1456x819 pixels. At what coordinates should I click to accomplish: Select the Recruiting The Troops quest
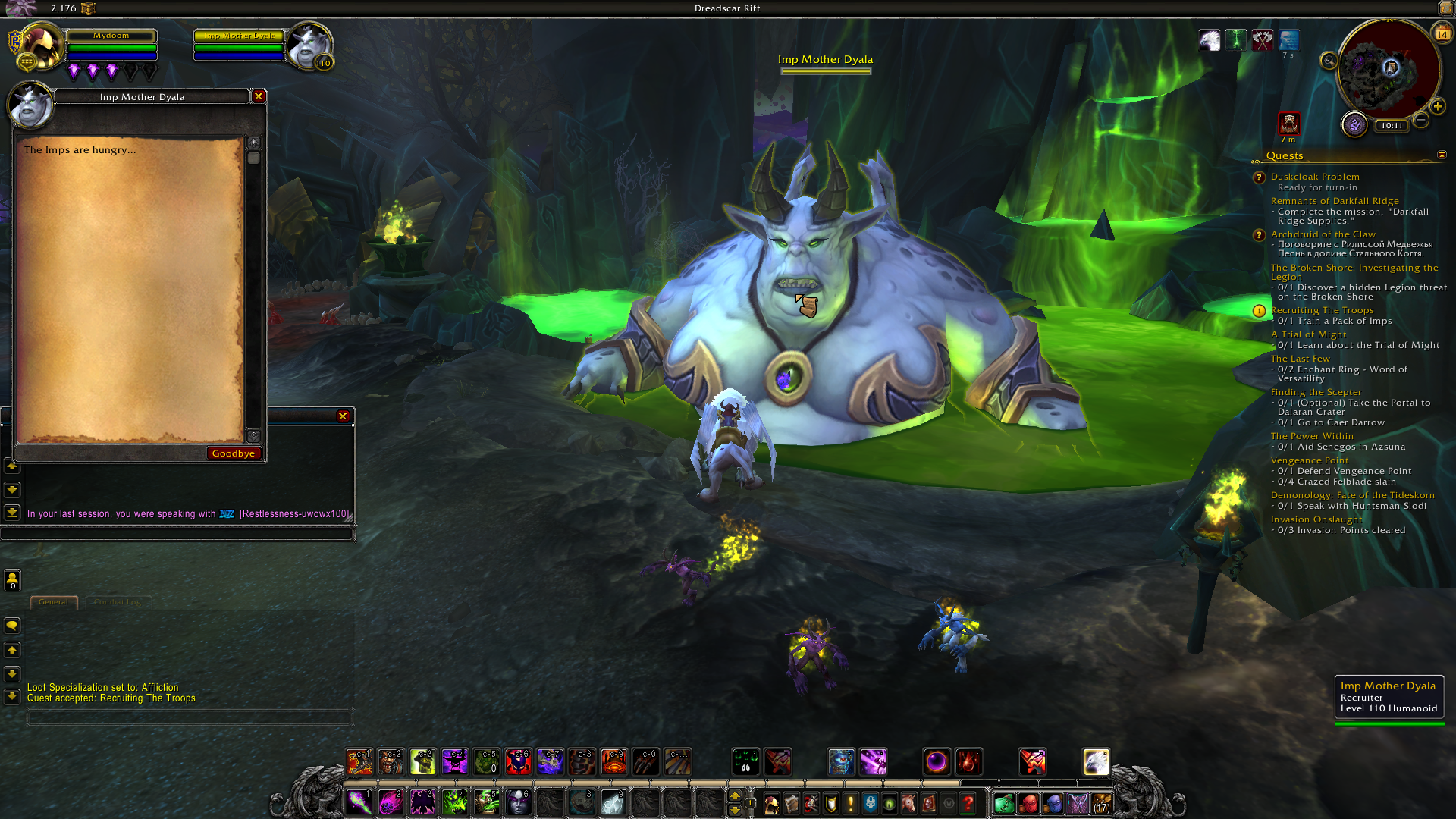tap(1322, 310)
